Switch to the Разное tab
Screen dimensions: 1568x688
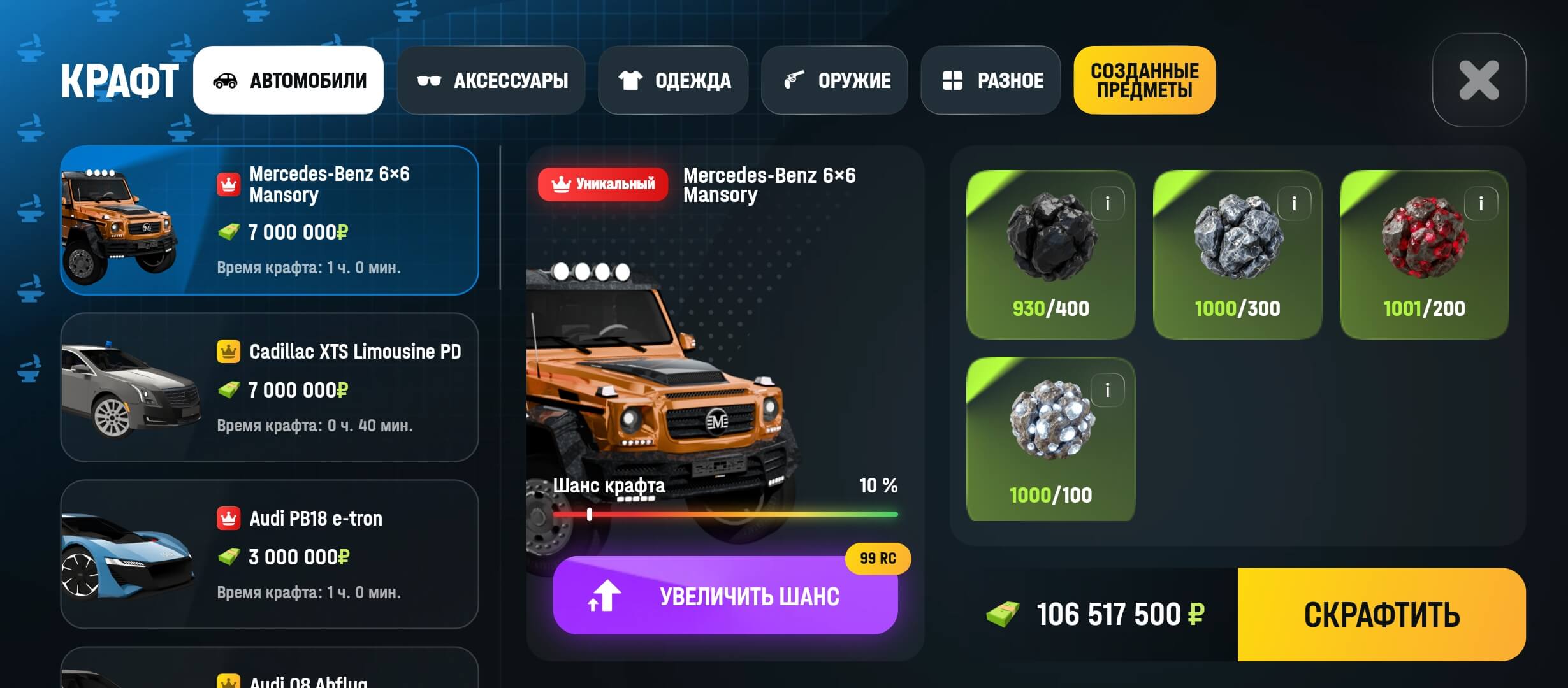pos(991,80)
